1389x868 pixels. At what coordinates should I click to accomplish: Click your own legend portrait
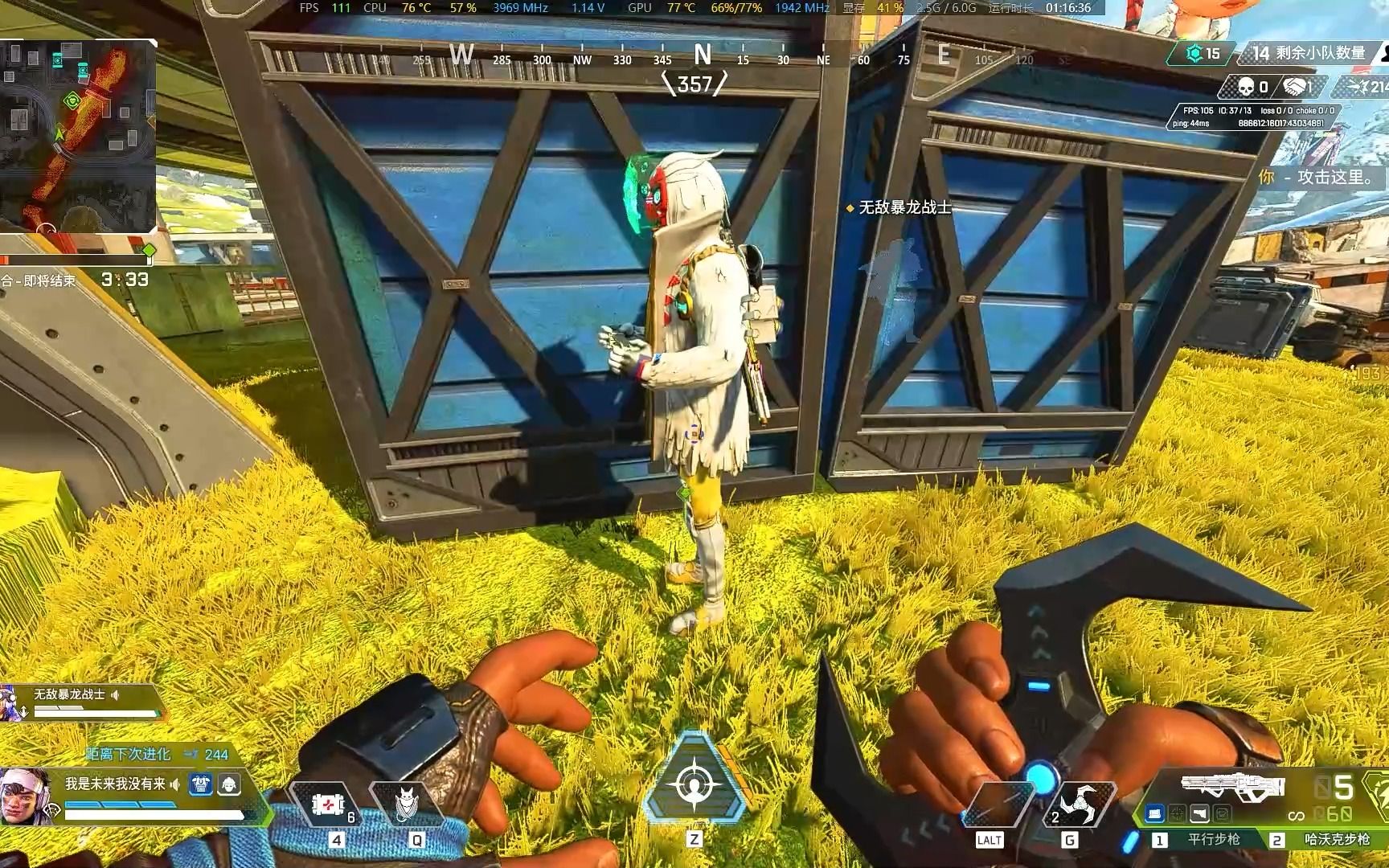(26, 796)
